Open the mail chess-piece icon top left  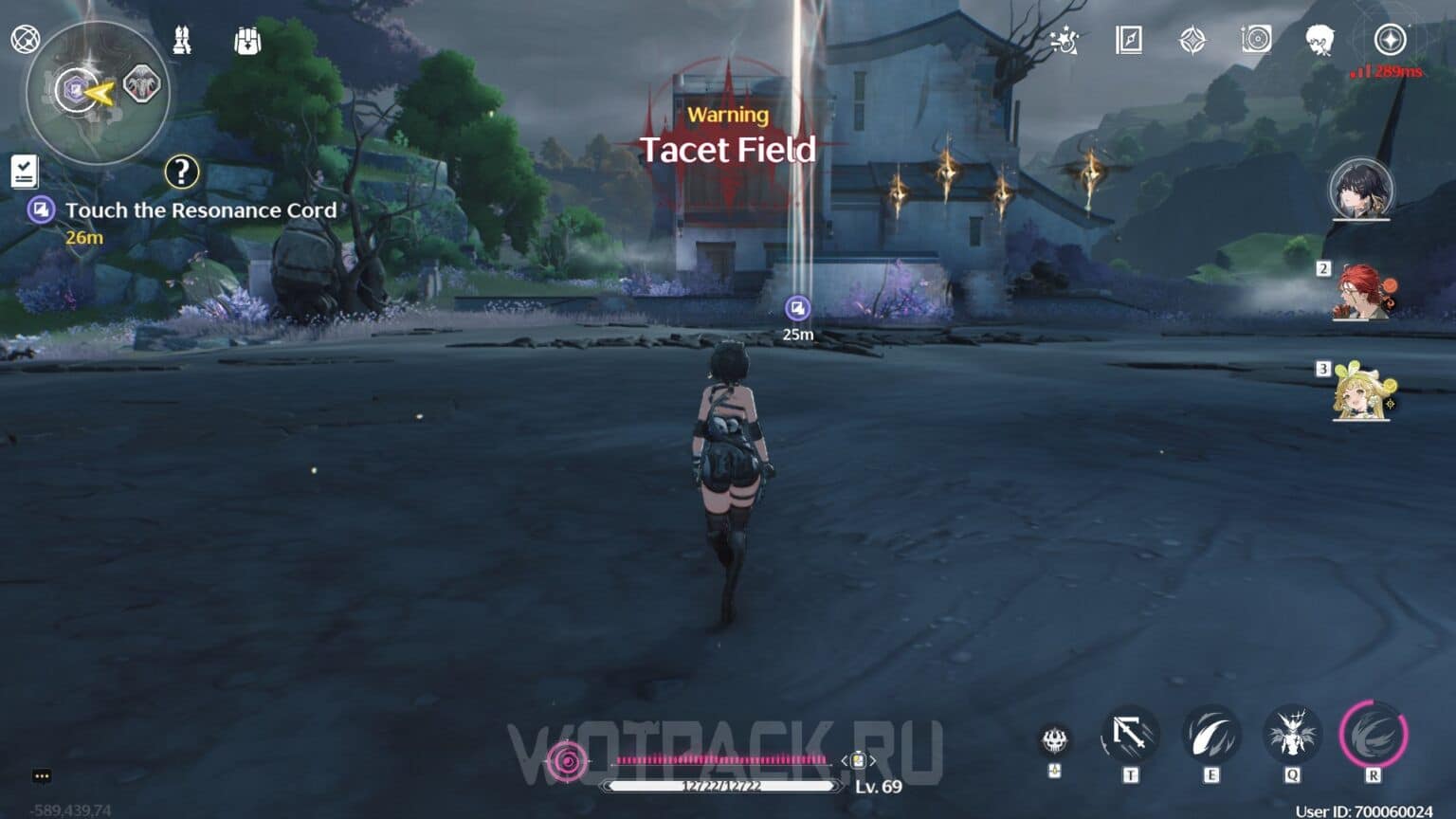[180, 41]
